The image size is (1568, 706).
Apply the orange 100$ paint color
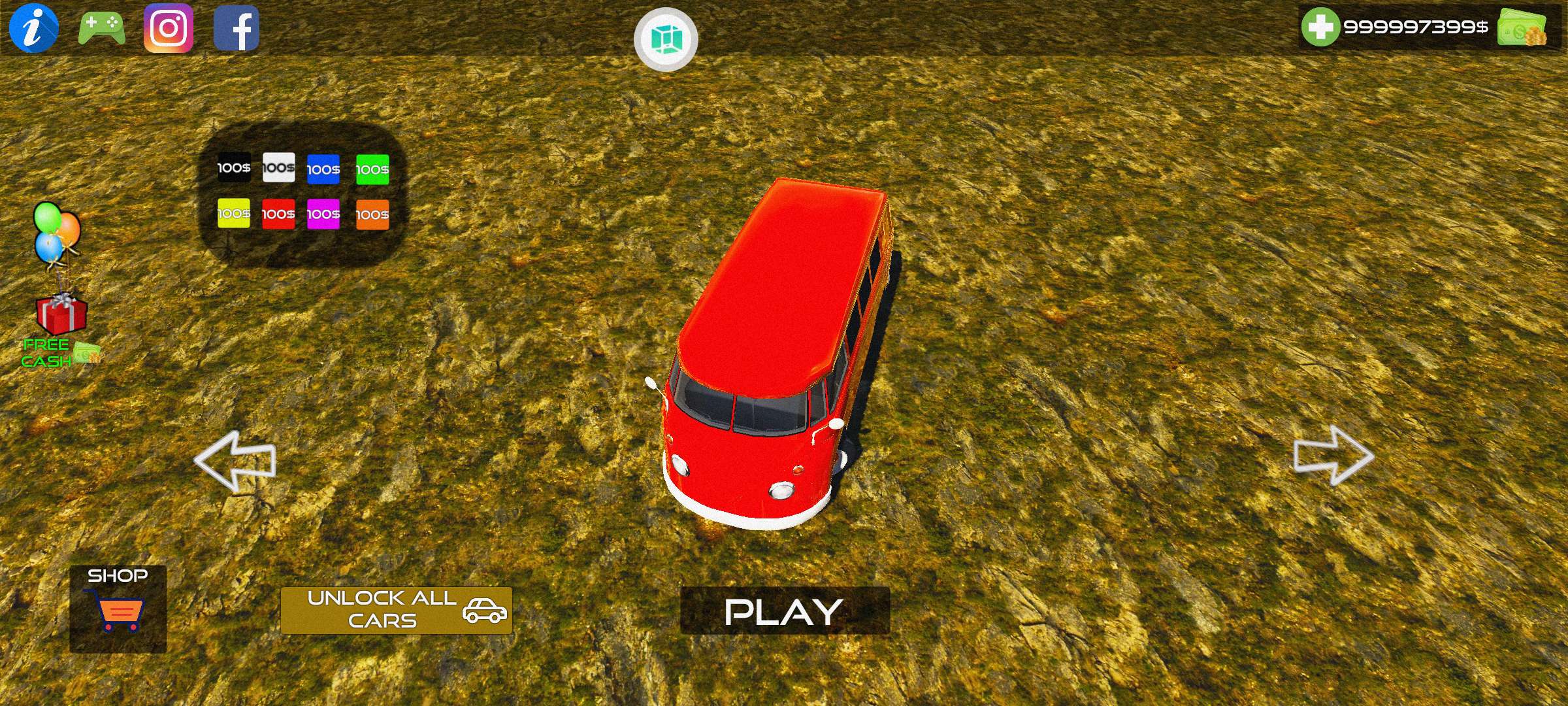[x=372, y=214]
